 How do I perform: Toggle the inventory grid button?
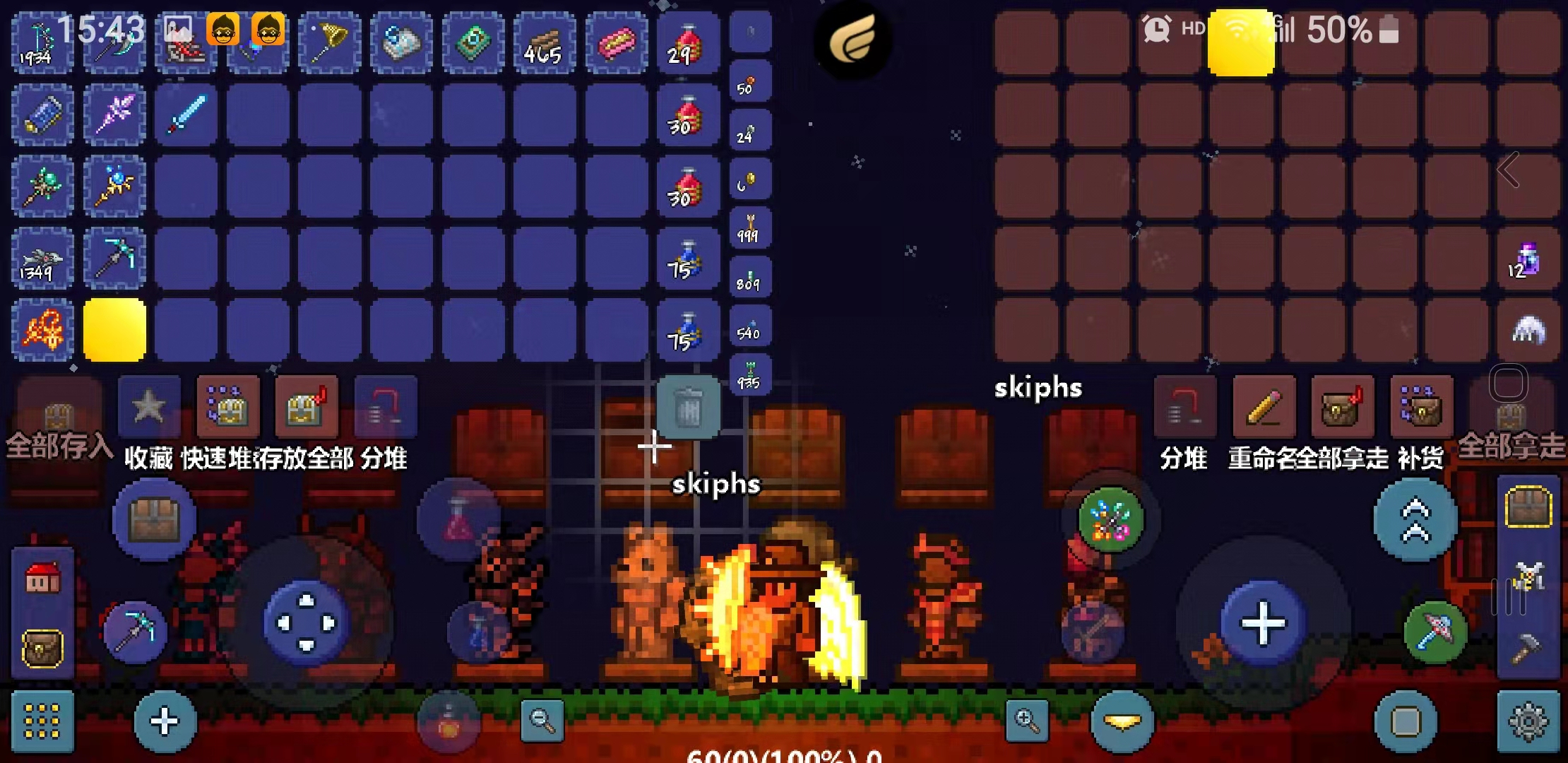coord(42,722)
